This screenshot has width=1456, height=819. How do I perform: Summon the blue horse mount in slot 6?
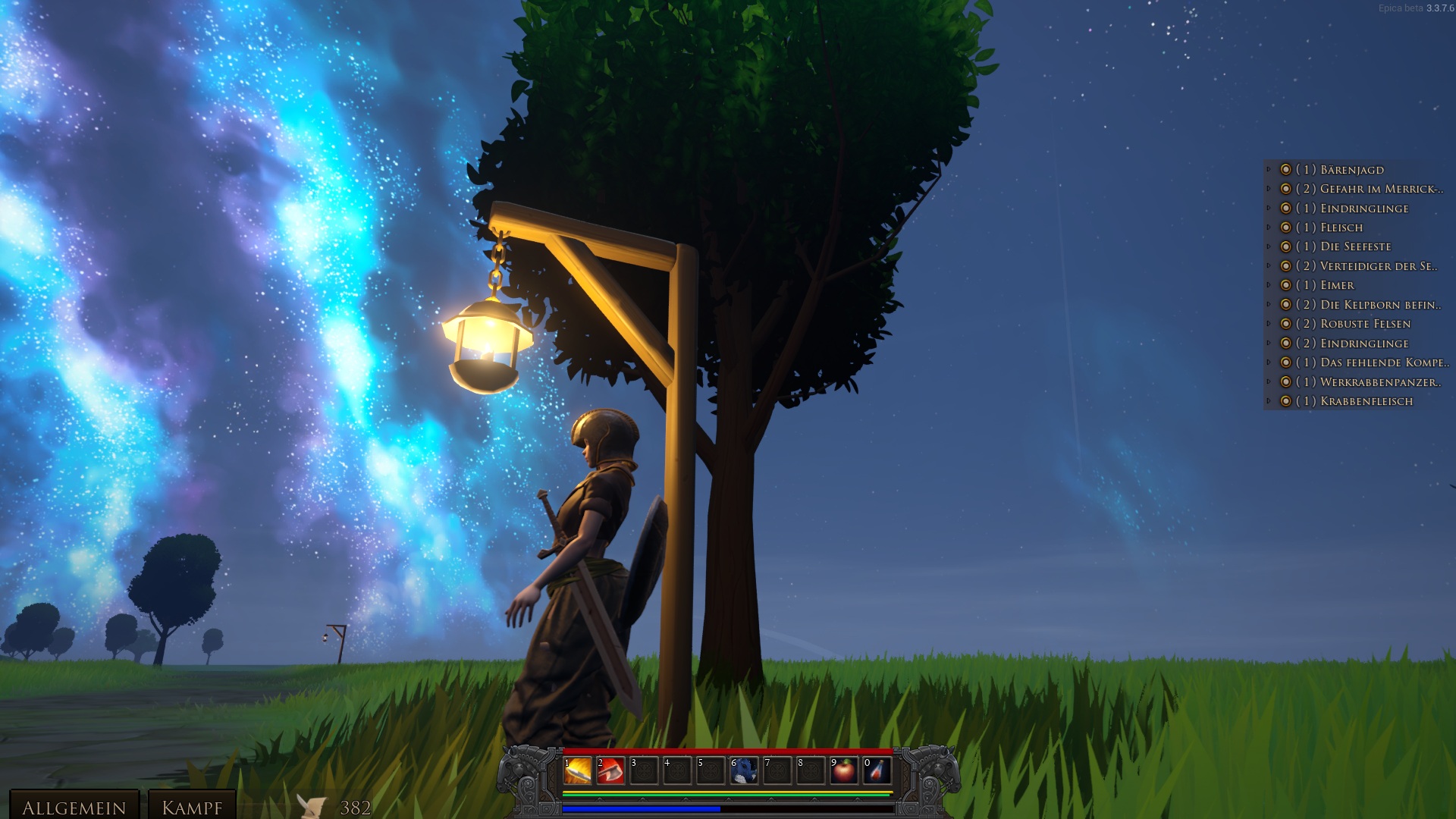(x=744, y=770)
